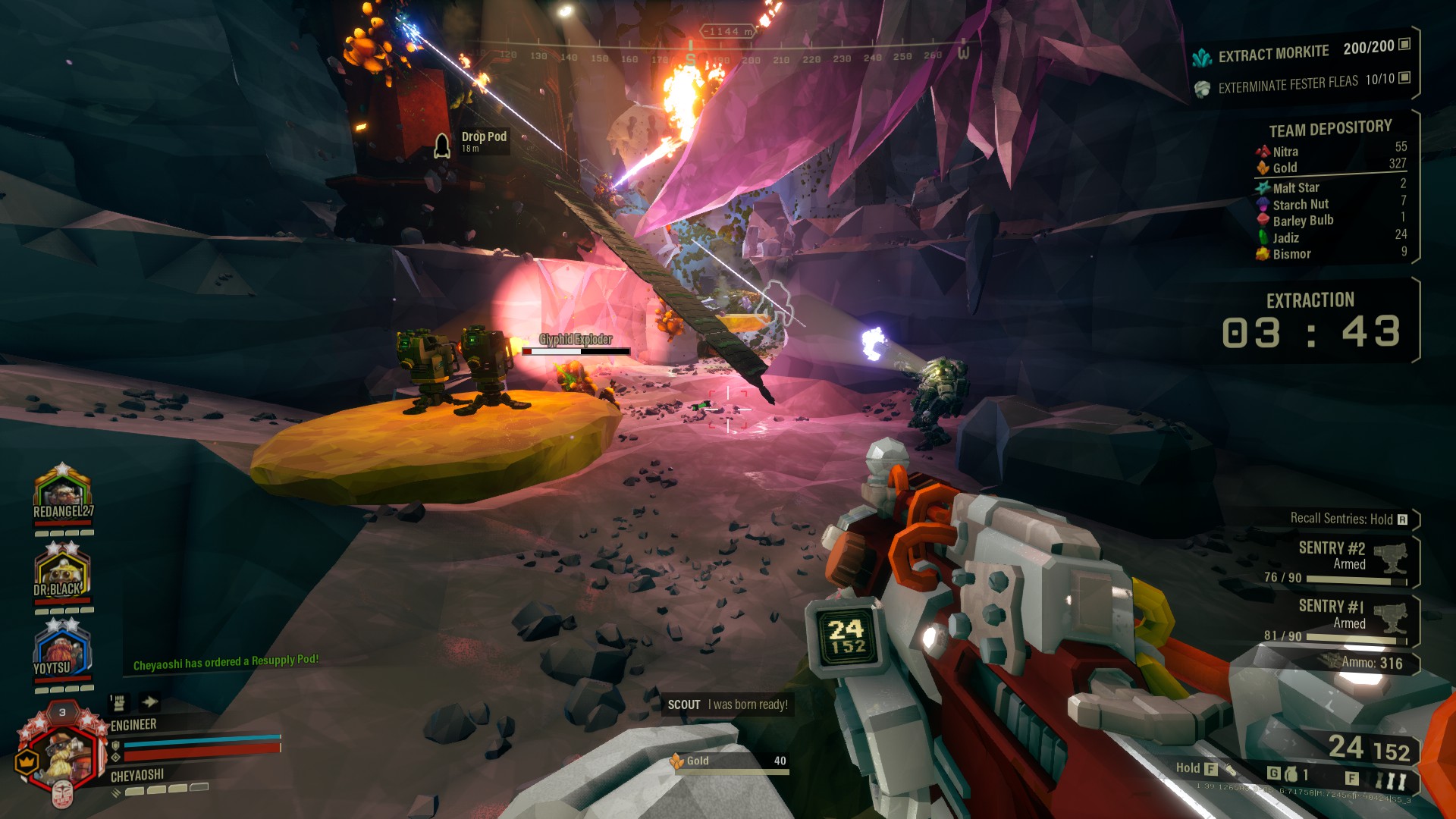
Task: Select the Extract Morkite objective
Action: tap(1301, 52)
